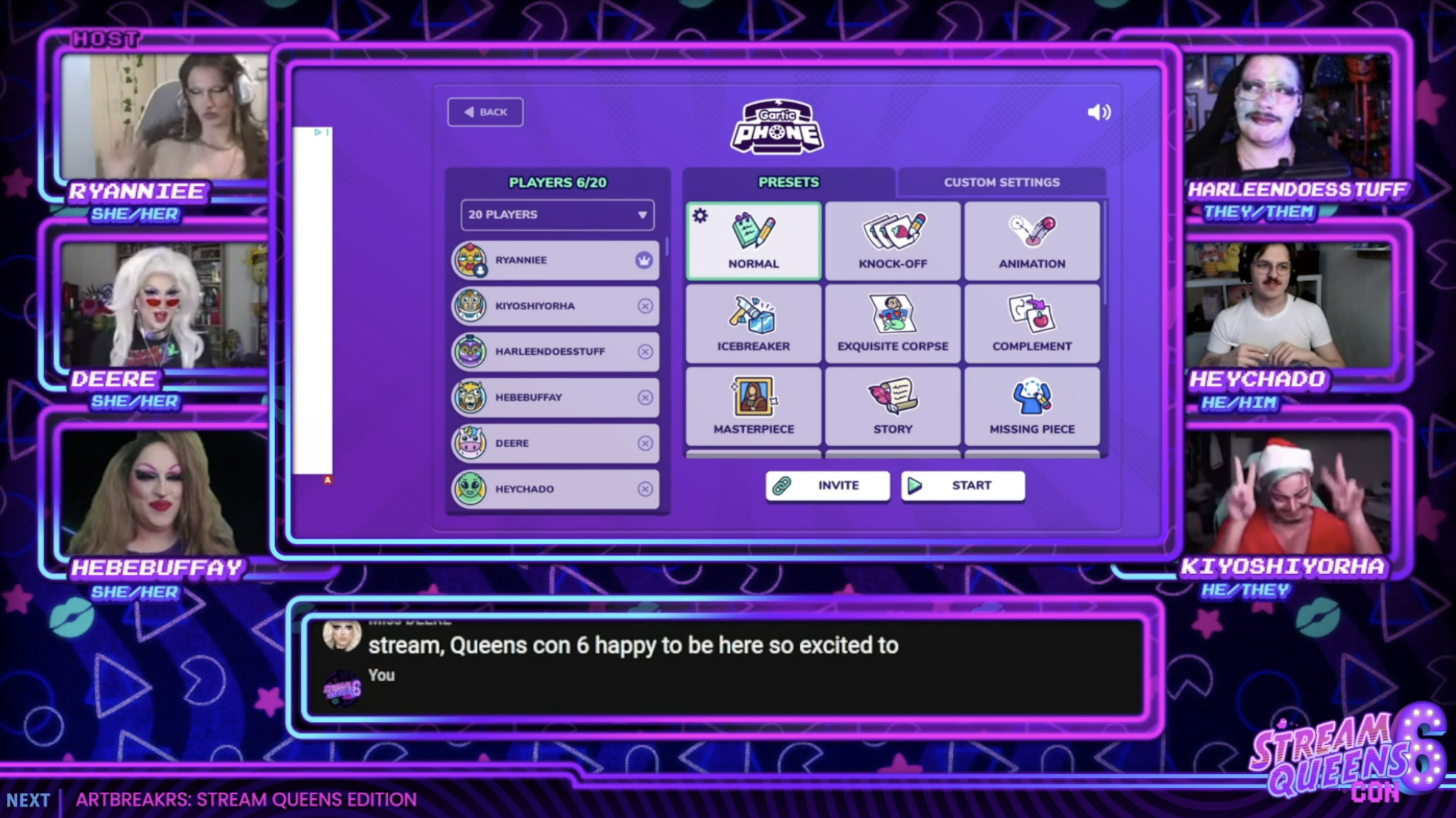
Task: Choose the Knock-Off preset
Action: pyautogui.click(x=893, y=241)
